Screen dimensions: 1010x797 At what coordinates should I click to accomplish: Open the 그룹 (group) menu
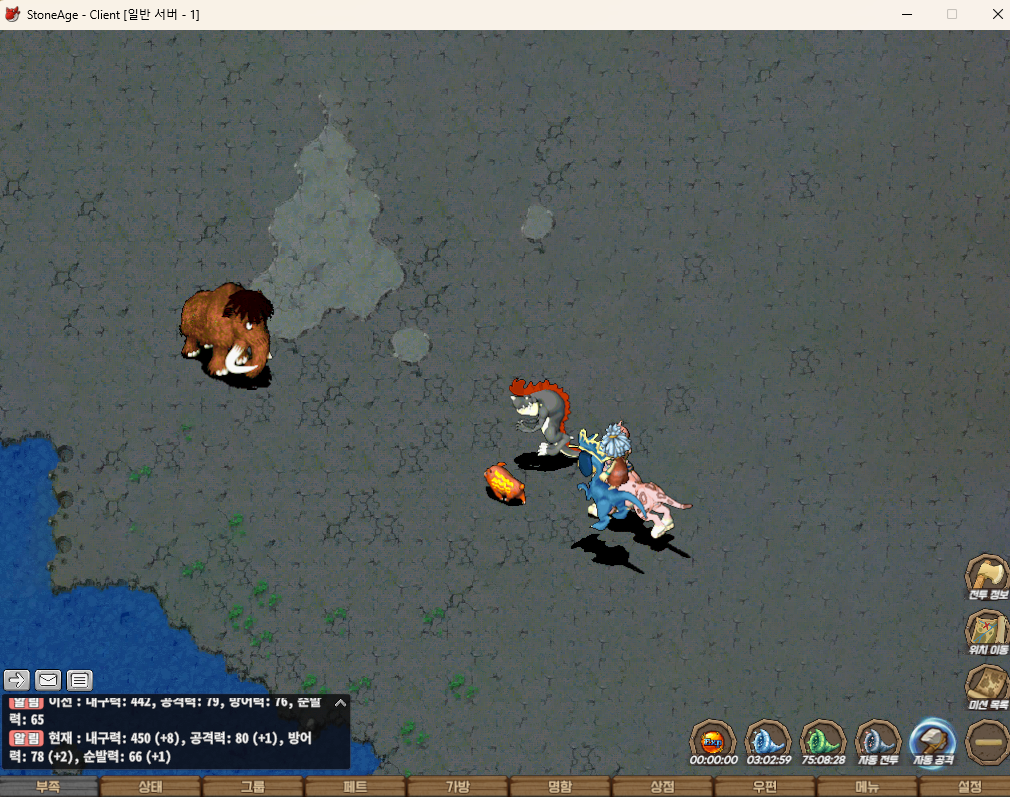tap(253, 787)
